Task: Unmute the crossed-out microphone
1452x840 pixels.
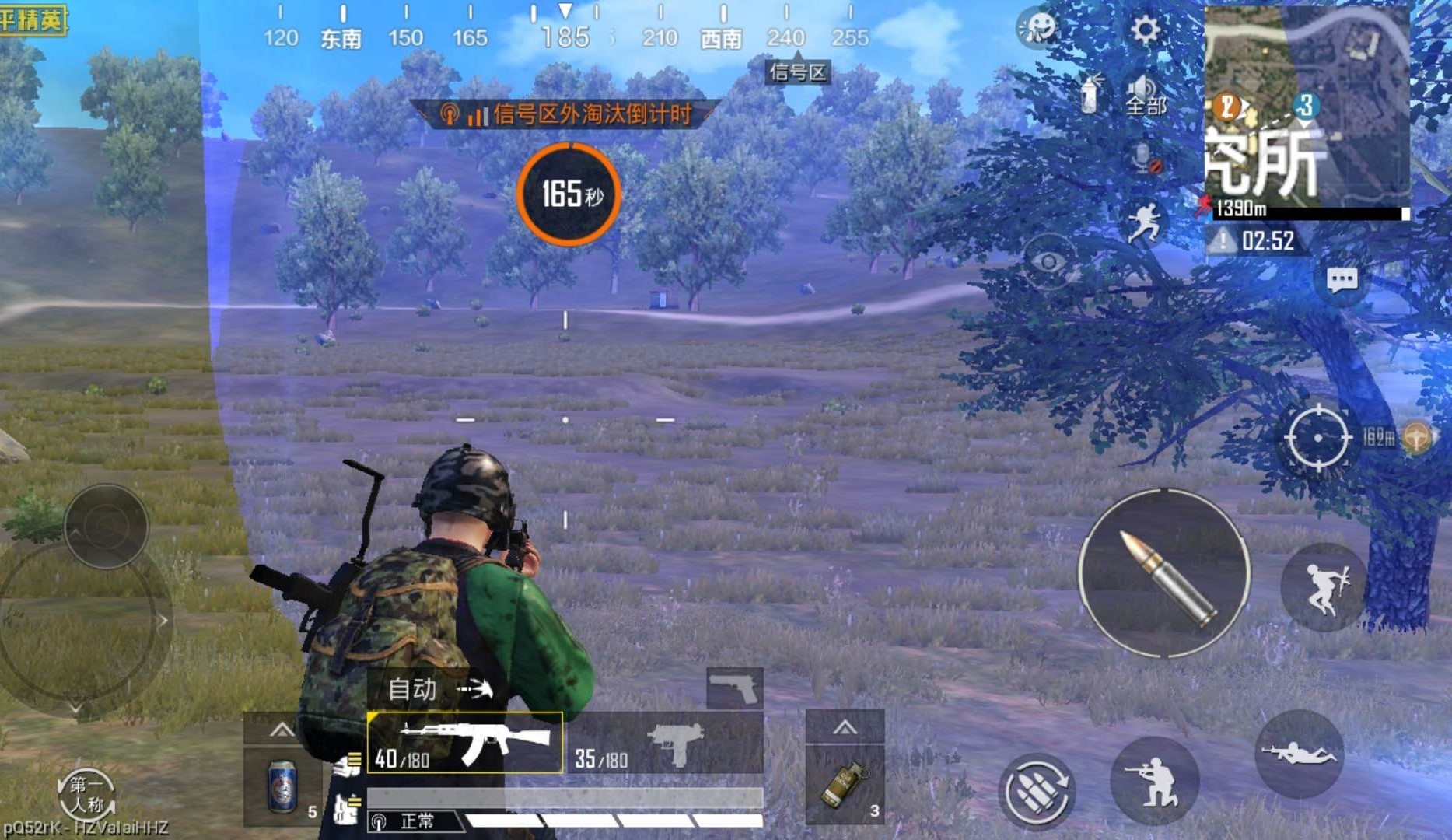Action: [1143, 159]
